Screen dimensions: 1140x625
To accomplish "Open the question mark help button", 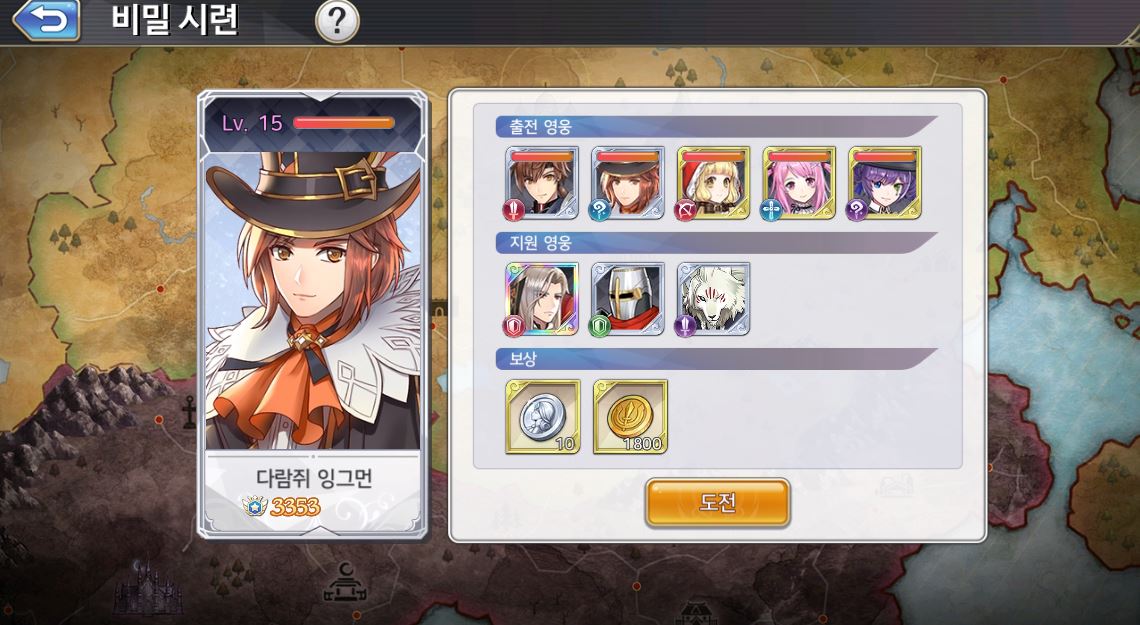I will pyautogui.click(x=337, y=21).
